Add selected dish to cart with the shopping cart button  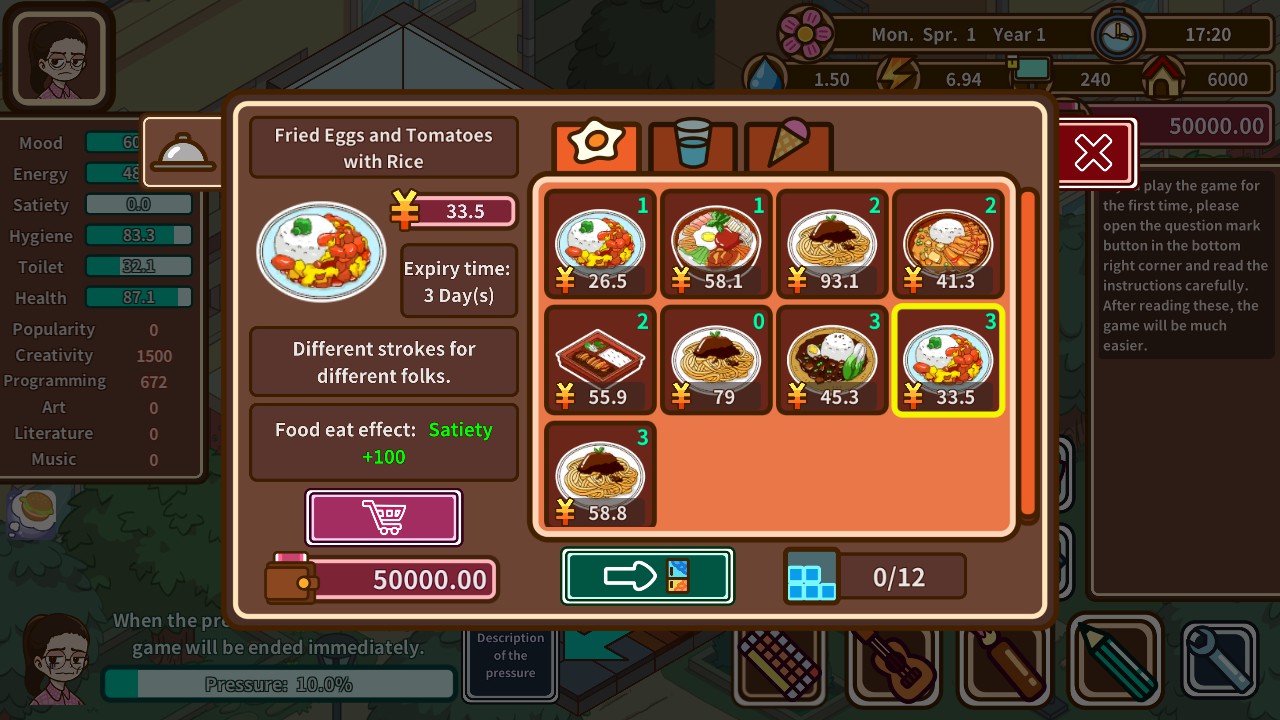click(x=384, y=517)
